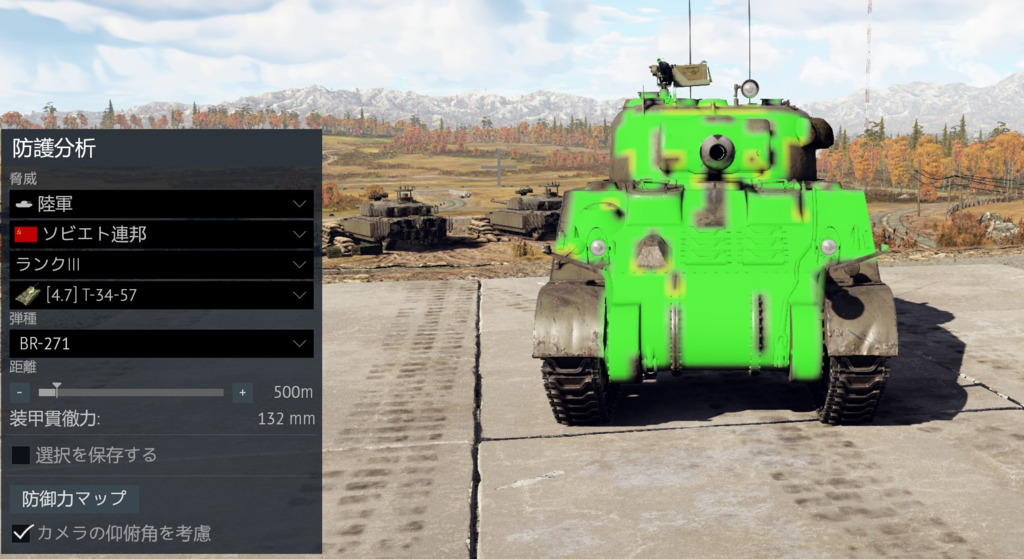Expand the ランクIII rank dropdown

point(161,265)
